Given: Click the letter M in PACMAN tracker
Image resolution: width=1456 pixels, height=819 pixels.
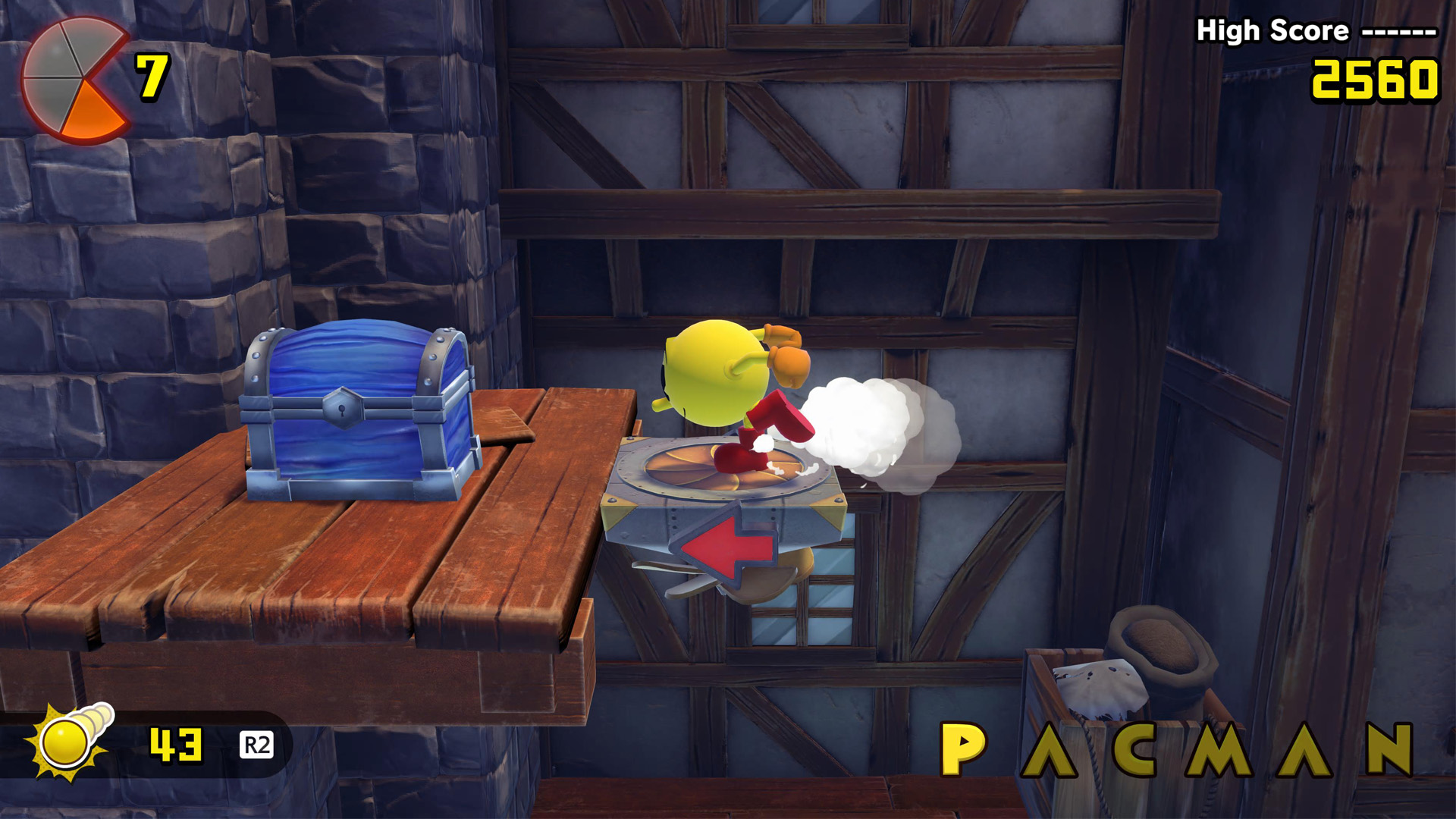Looking at the screenshot, I should 1219,749.
